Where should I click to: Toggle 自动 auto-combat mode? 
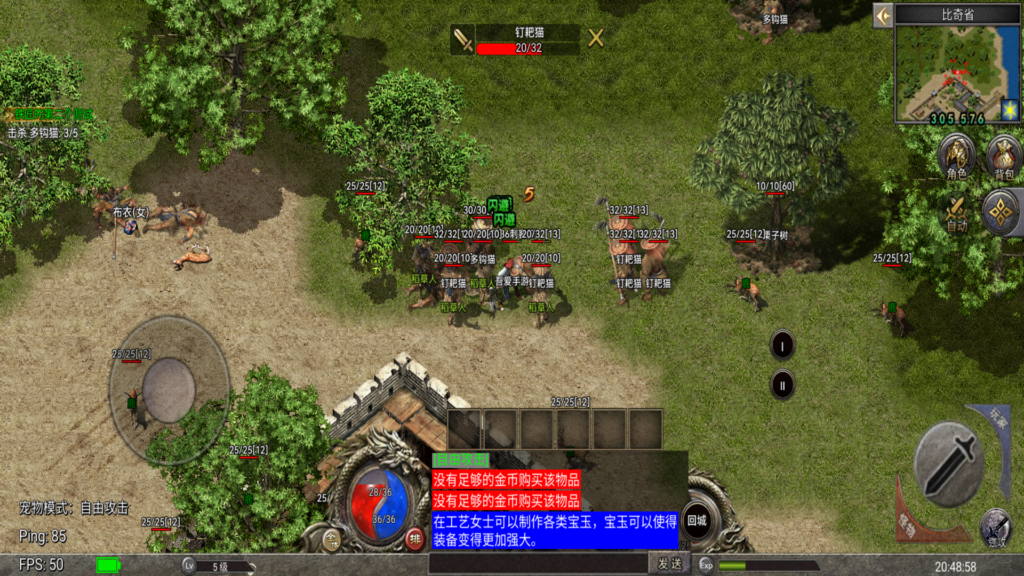click(x=957, y=210)
